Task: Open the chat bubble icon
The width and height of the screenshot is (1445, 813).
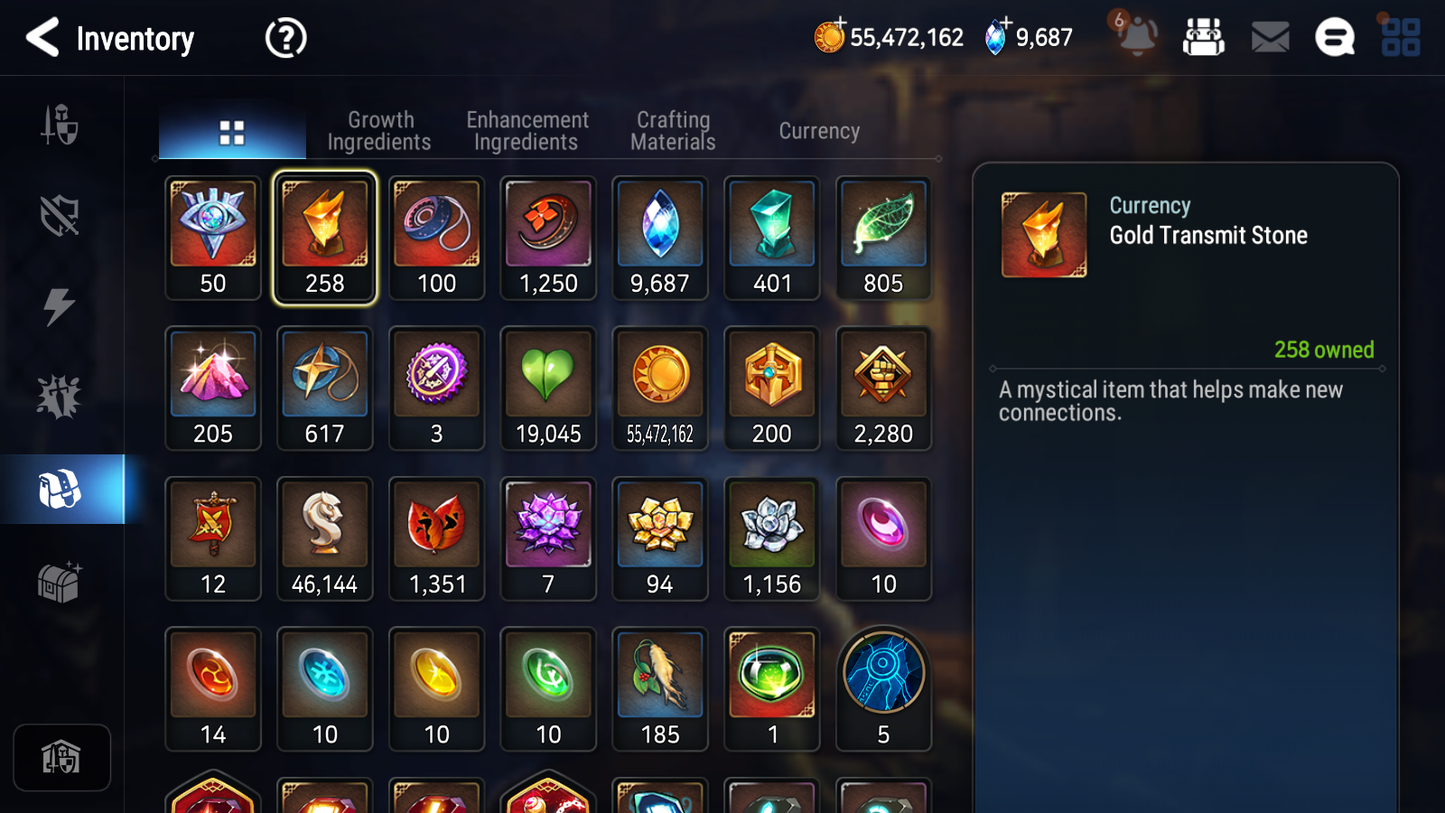Action: [1334, 36]
